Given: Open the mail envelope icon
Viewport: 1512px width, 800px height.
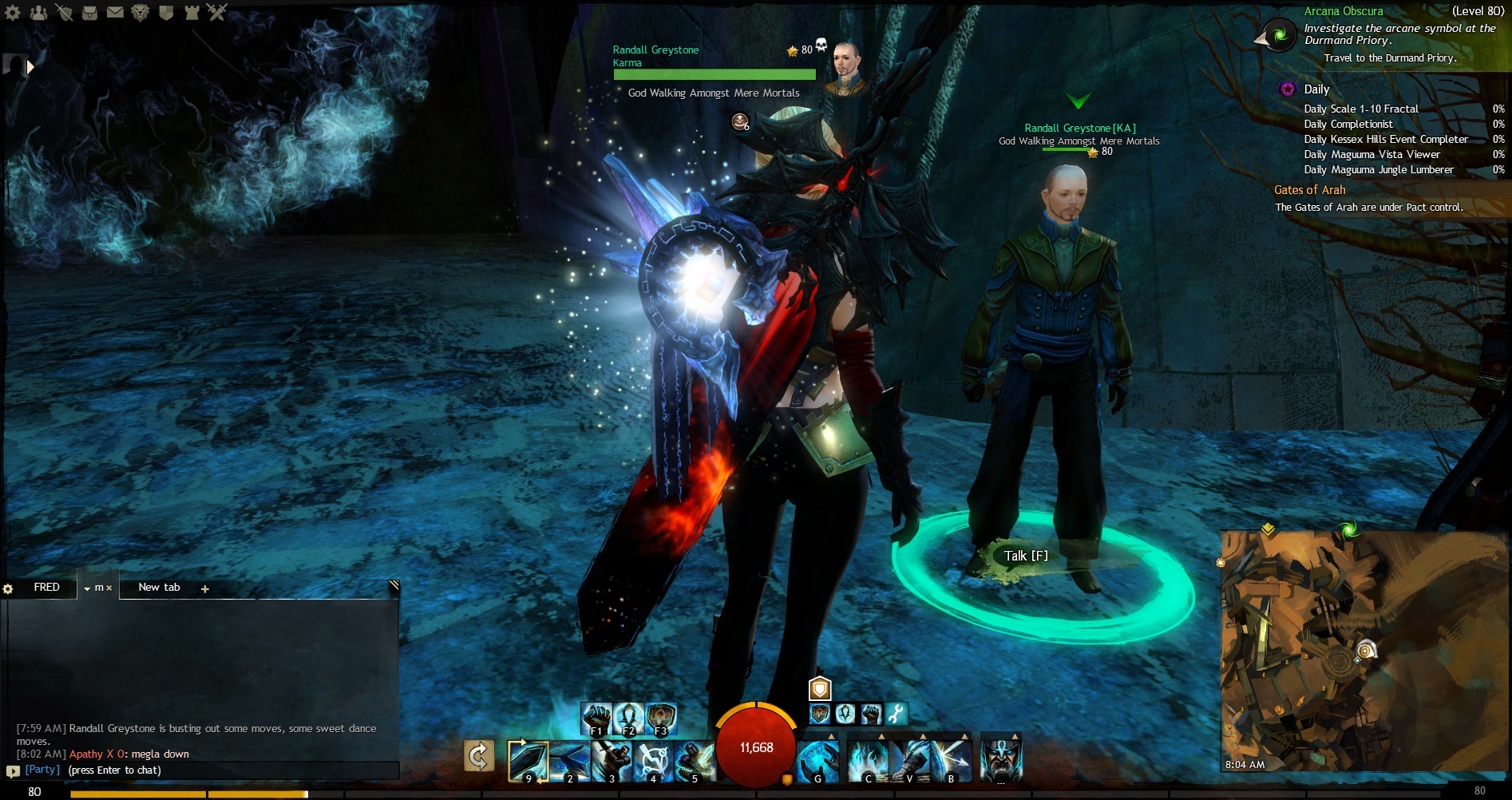Looking at the screenshot, I should point(115,12).
